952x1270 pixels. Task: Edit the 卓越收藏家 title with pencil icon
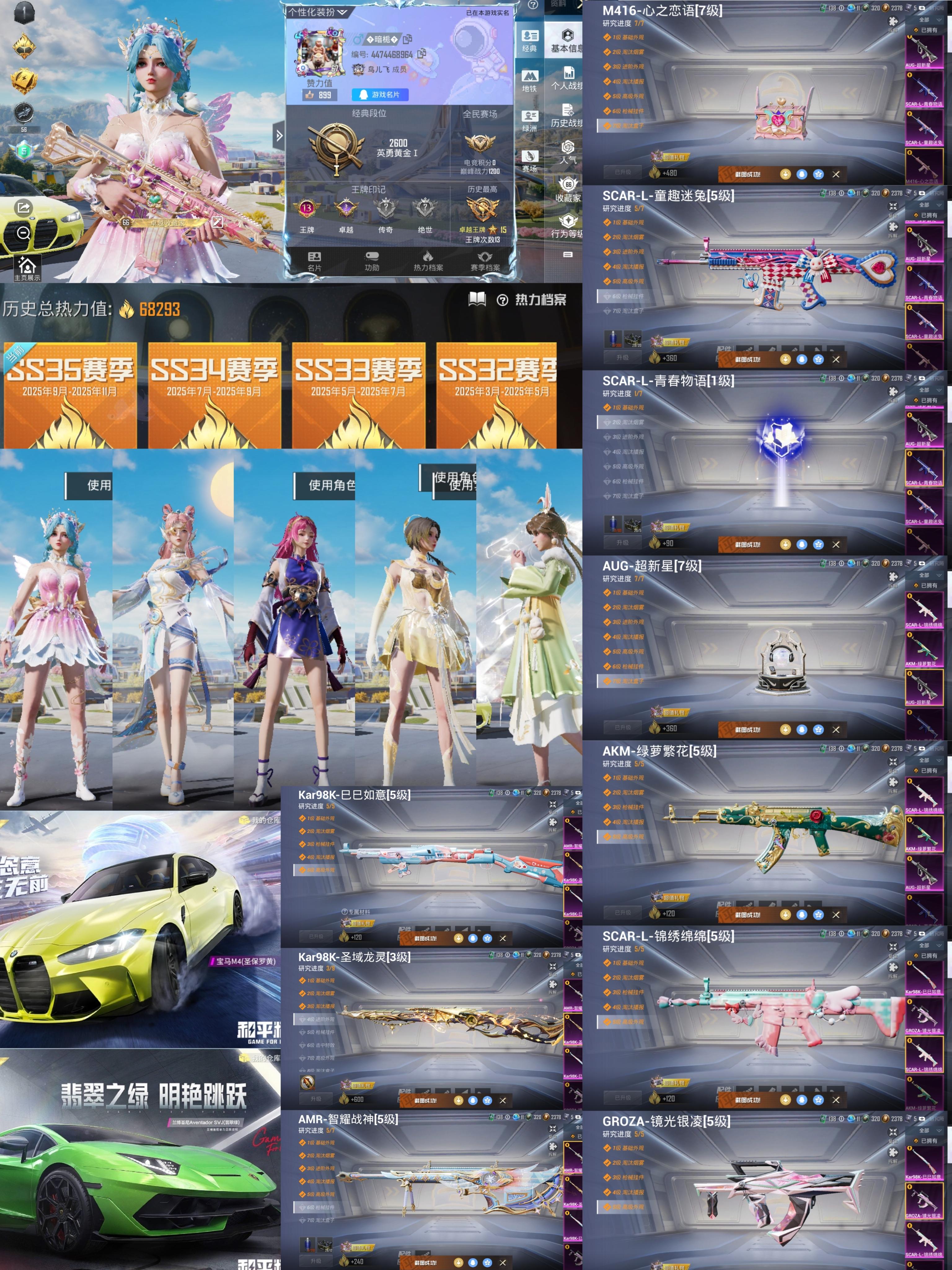217,222
